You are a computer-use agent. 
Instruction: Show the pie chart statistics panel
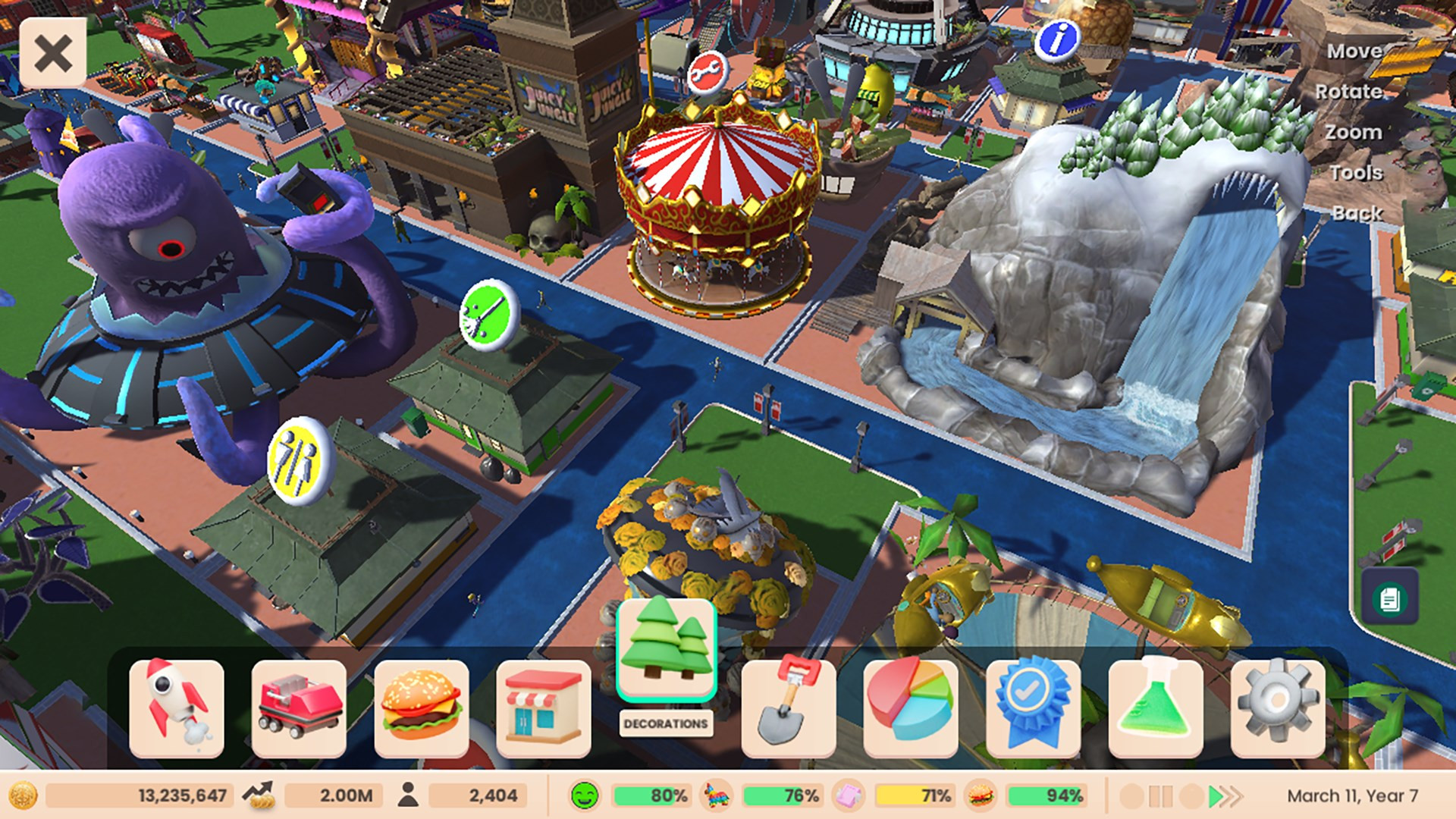[911, 708]
